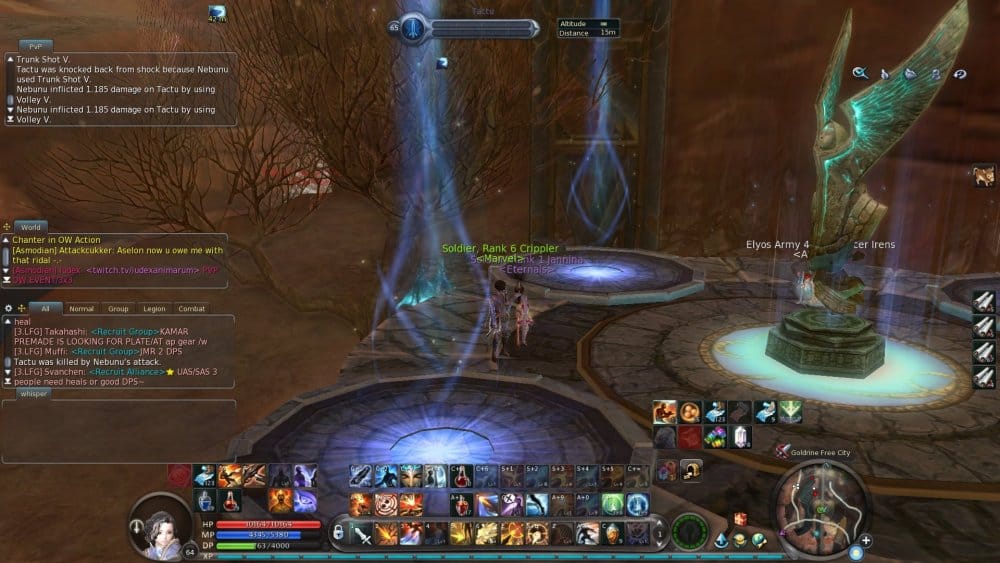1000x563 pixels.
Task: Select the Legion chat tab
Action: 154,309
